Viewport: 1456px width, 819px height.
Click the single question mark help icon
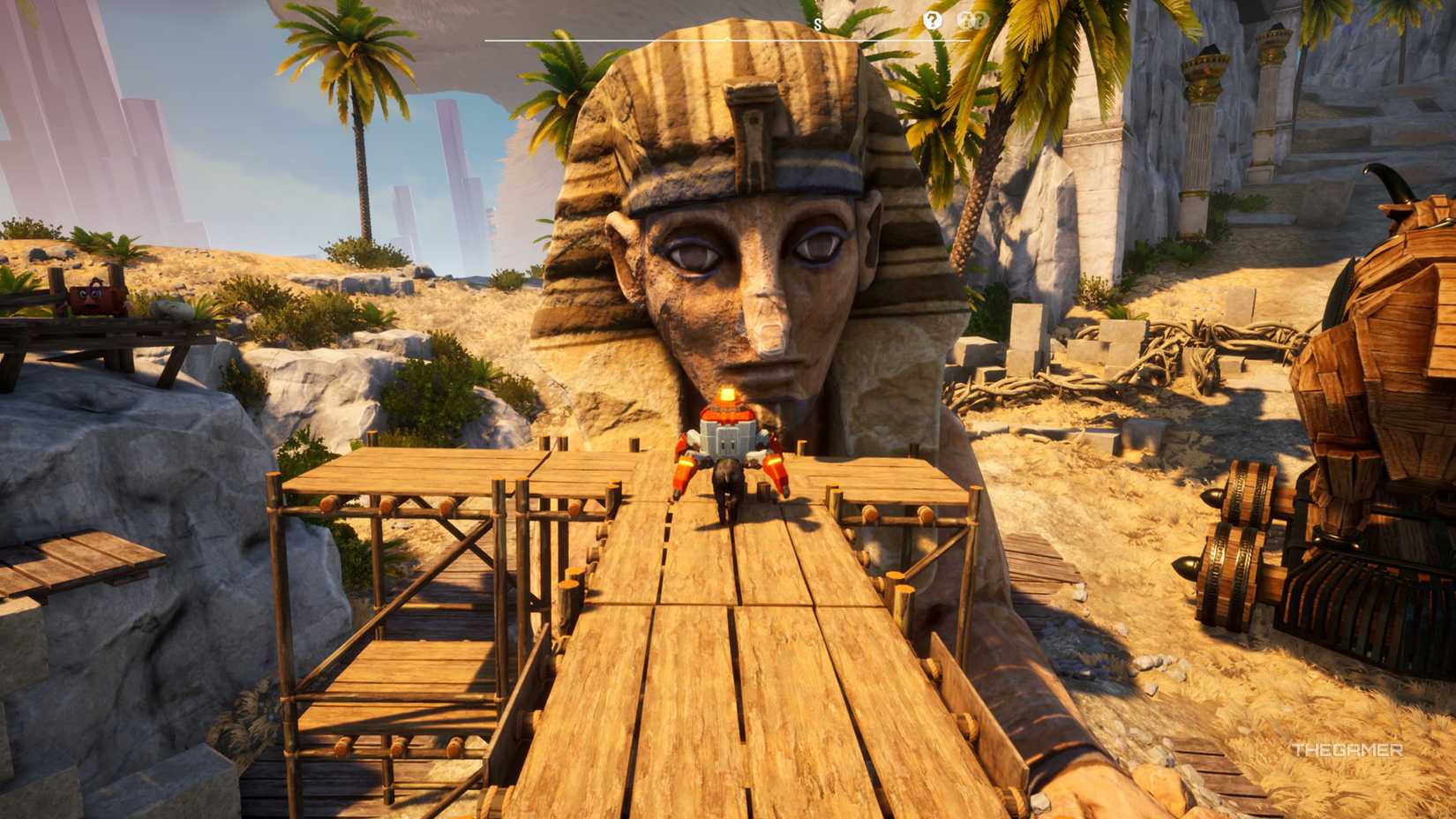933,19
